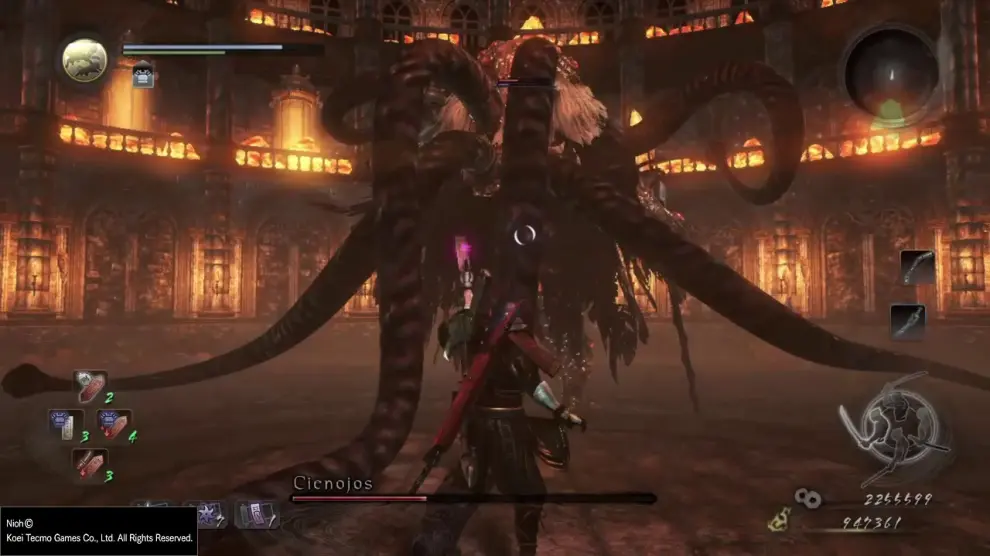Viewport: 990px width, 556px height.
Task: Select the upper equipped weapon slot
Action: [917, 267]
